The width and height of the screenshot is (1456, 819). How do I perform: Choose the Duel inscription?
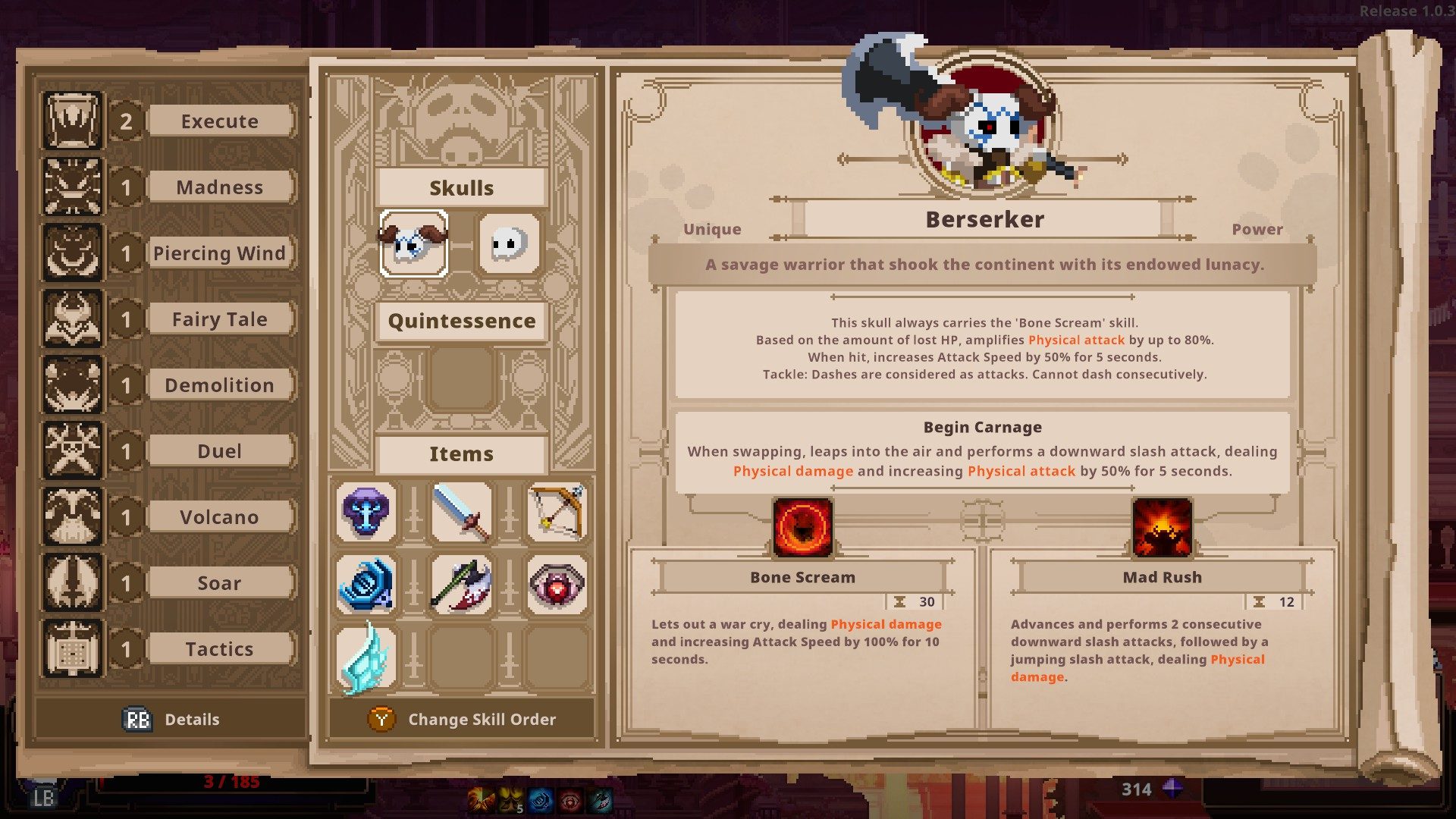(x=219, y=451)
